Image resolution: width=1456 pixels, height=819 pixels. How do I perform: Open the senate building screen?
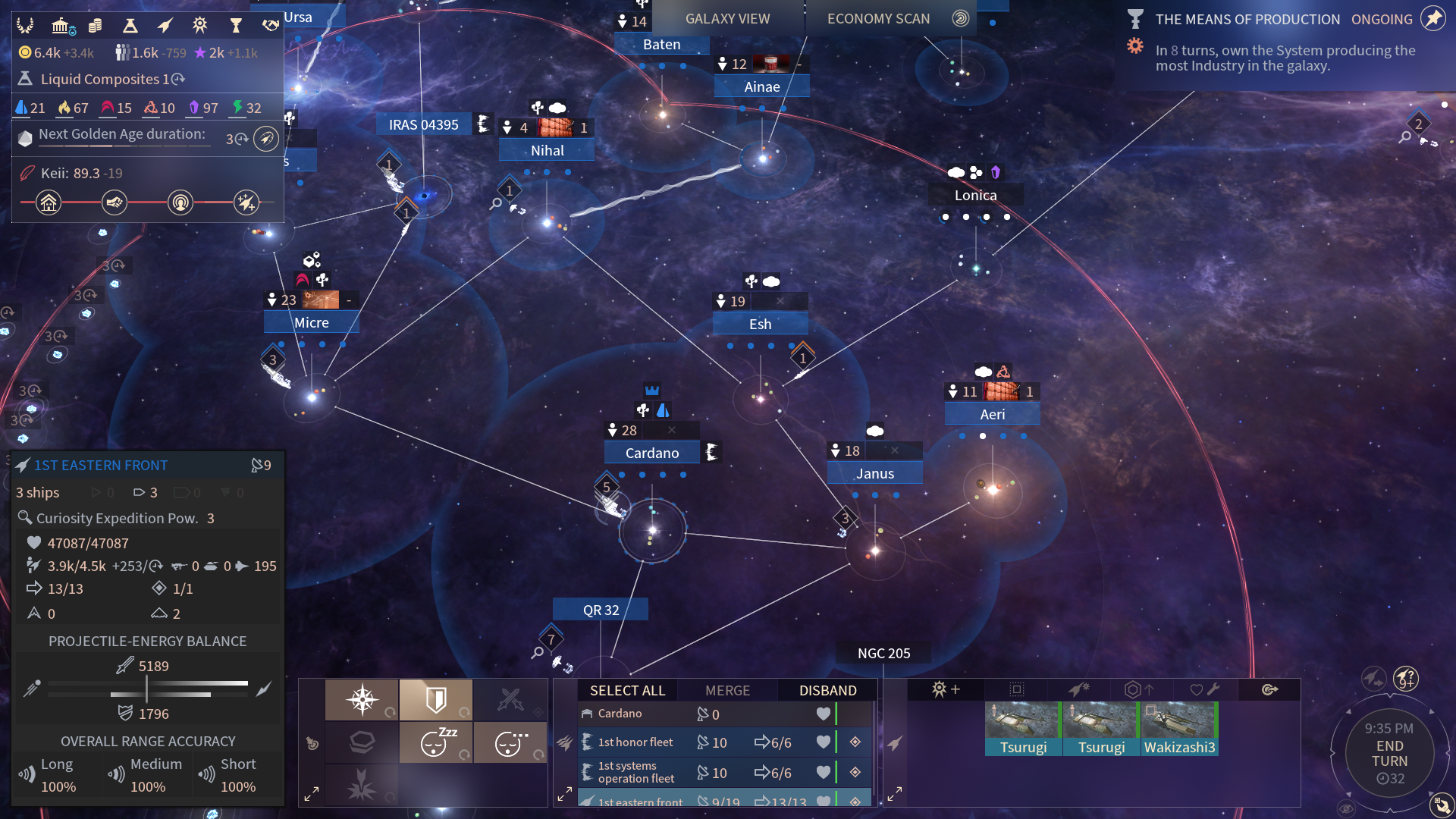(62, 26)
